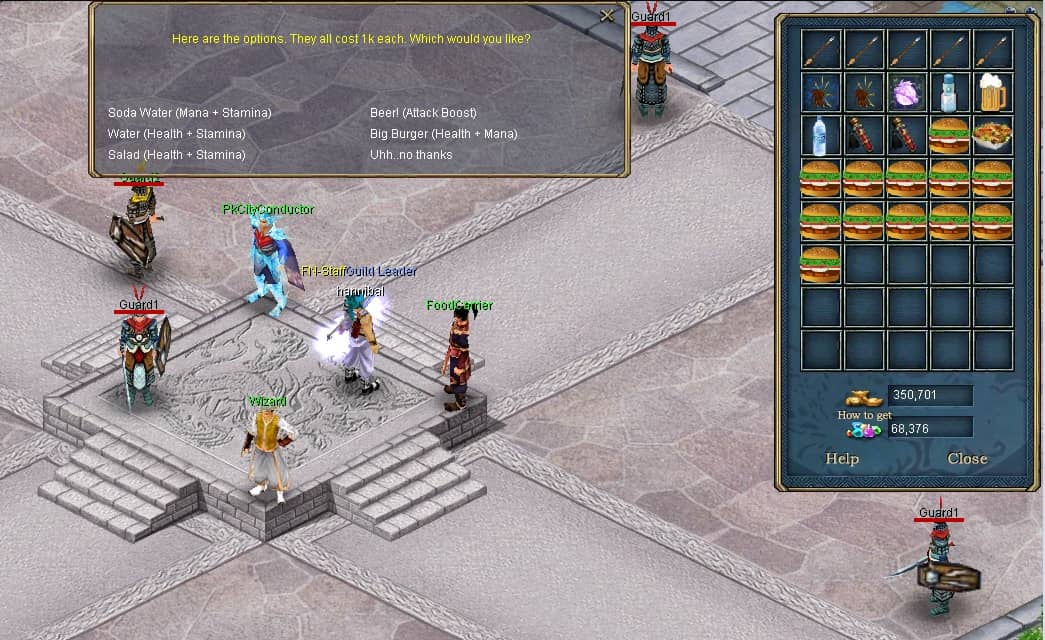Viewport: 1045px width, 640px height.
Task: Pick Salad (Health + Stamina) from the list
Action: coord(176,155)
